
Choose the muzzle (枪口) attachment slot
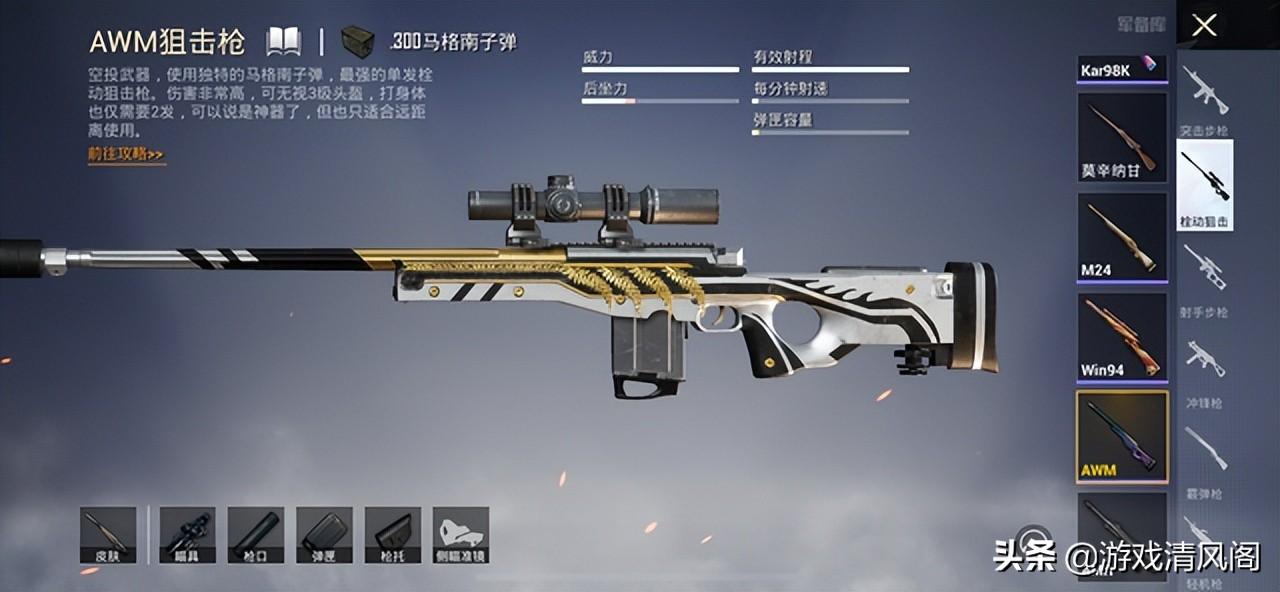pos(255,534)
